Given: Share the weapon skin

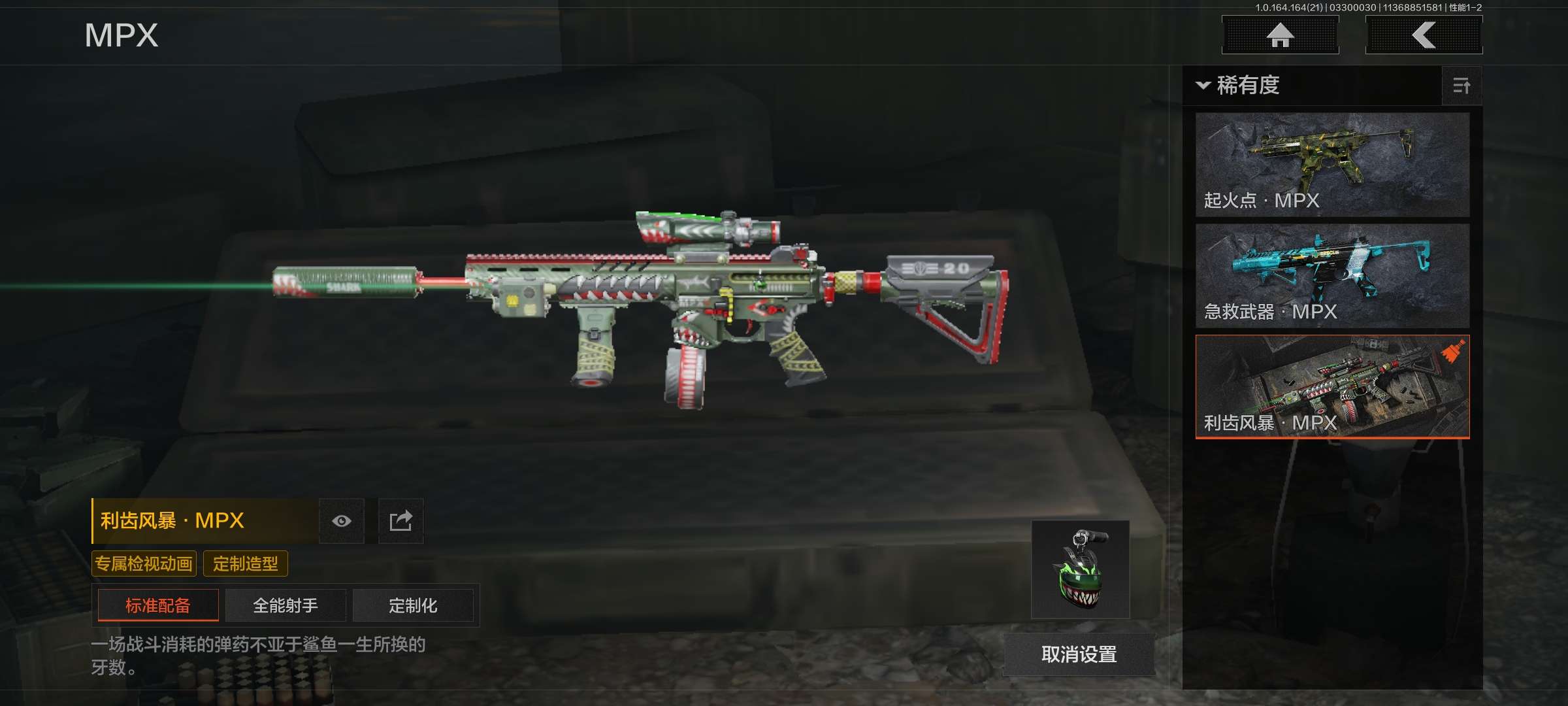Looking at the screenshot, I should [x=400, y=521].
